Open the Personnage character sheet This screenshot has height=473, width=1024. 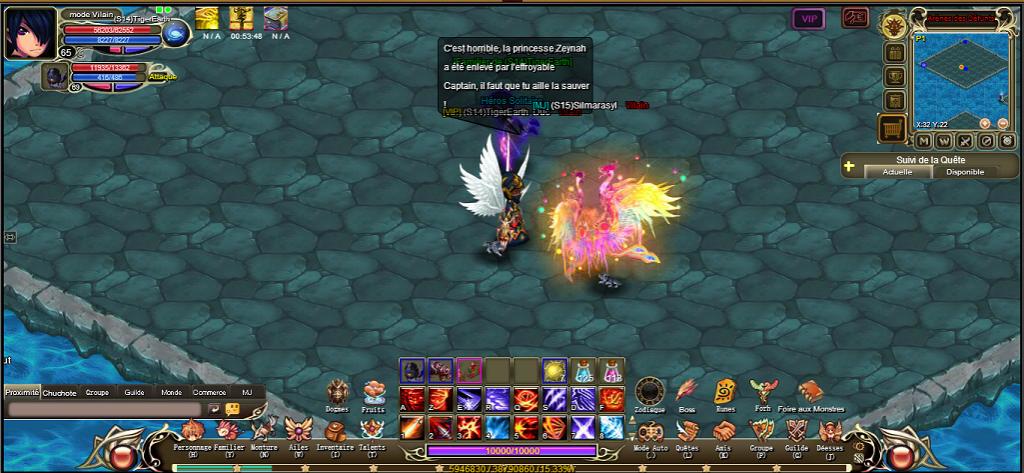point(192,430)
